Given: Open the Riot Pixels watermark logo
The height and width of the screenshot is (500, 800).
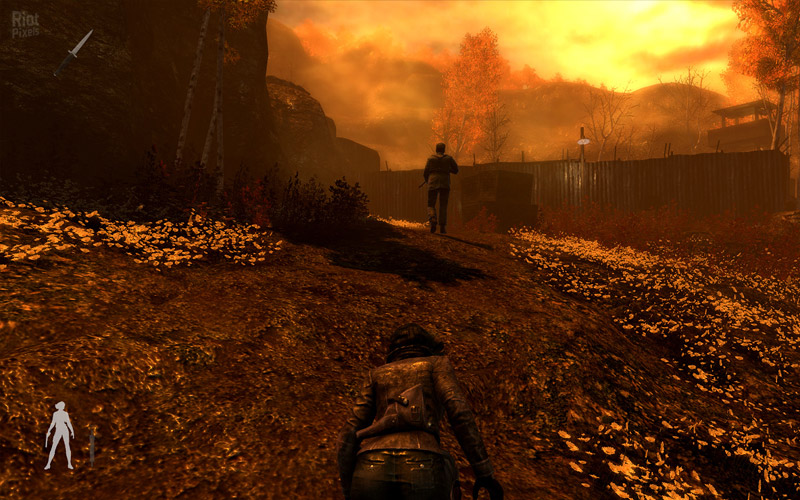Looking at the screenshot, I should click(x=25, y=24).
